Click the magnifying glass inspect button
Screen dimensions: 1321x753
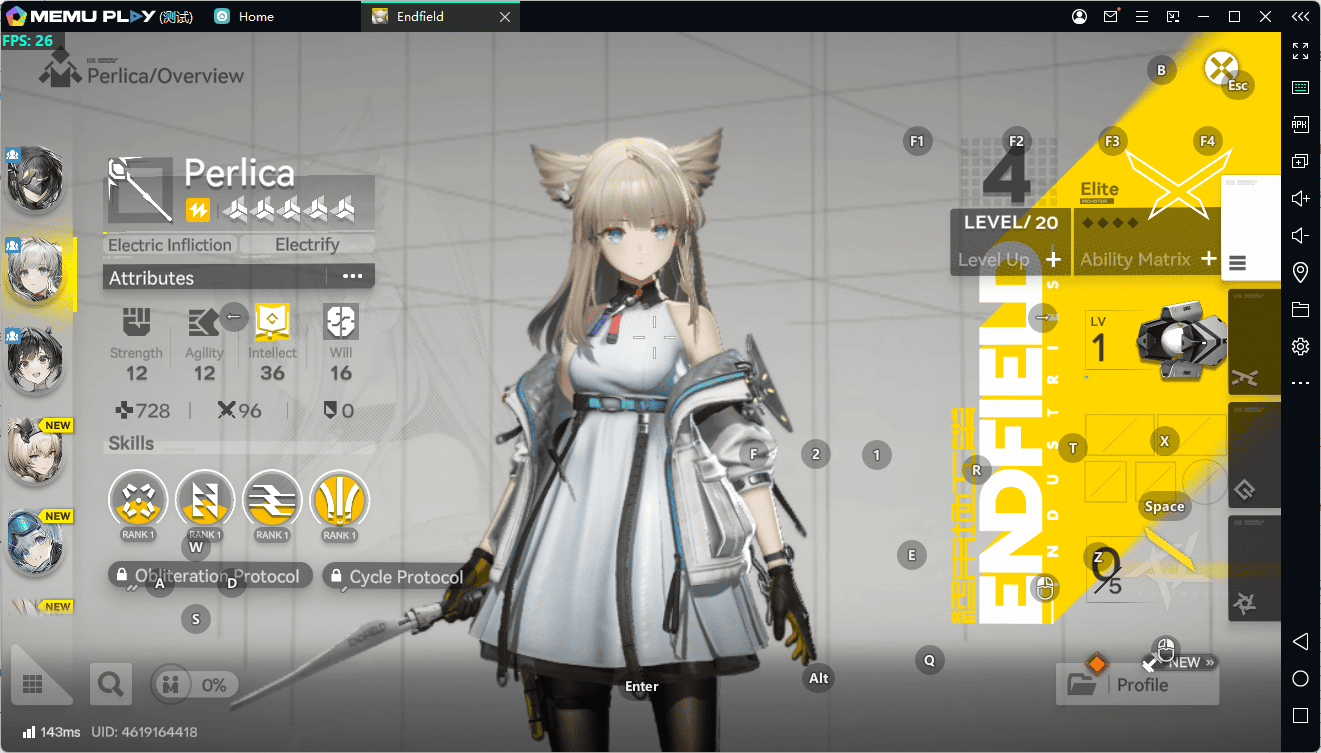(110, 684)
